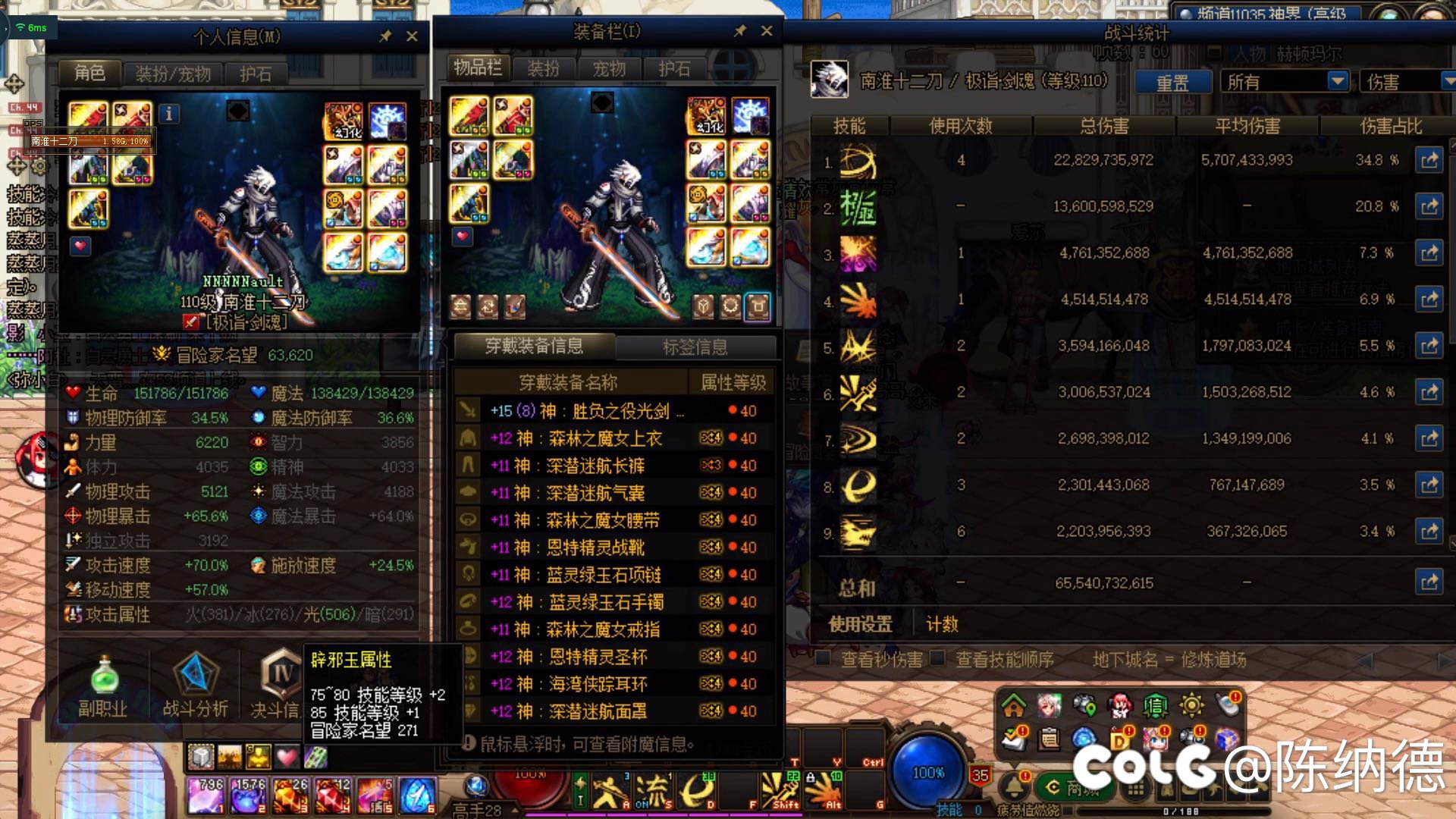The image size is (1456, 819).
Task: Open the 伤害 sorting dropdown
Action: point(1409,80)
